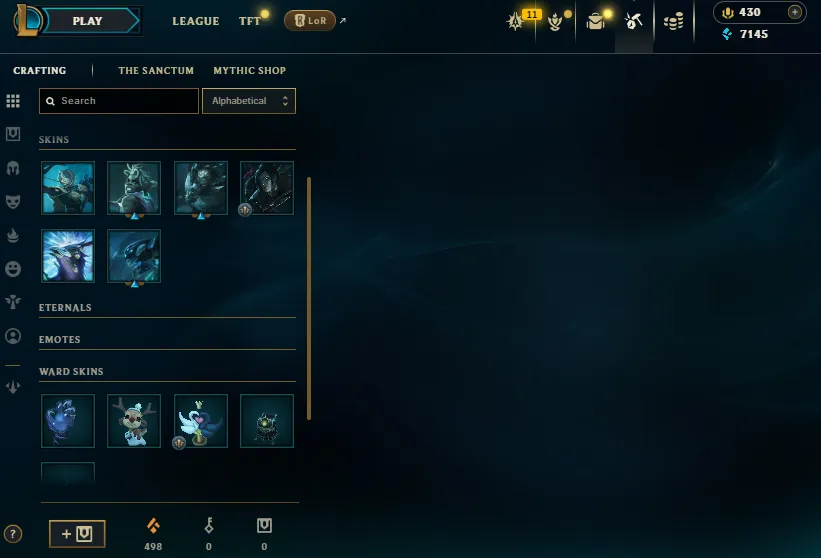Click the add chest purchase button
Screen dimensions: 821x558
[77, 534]
